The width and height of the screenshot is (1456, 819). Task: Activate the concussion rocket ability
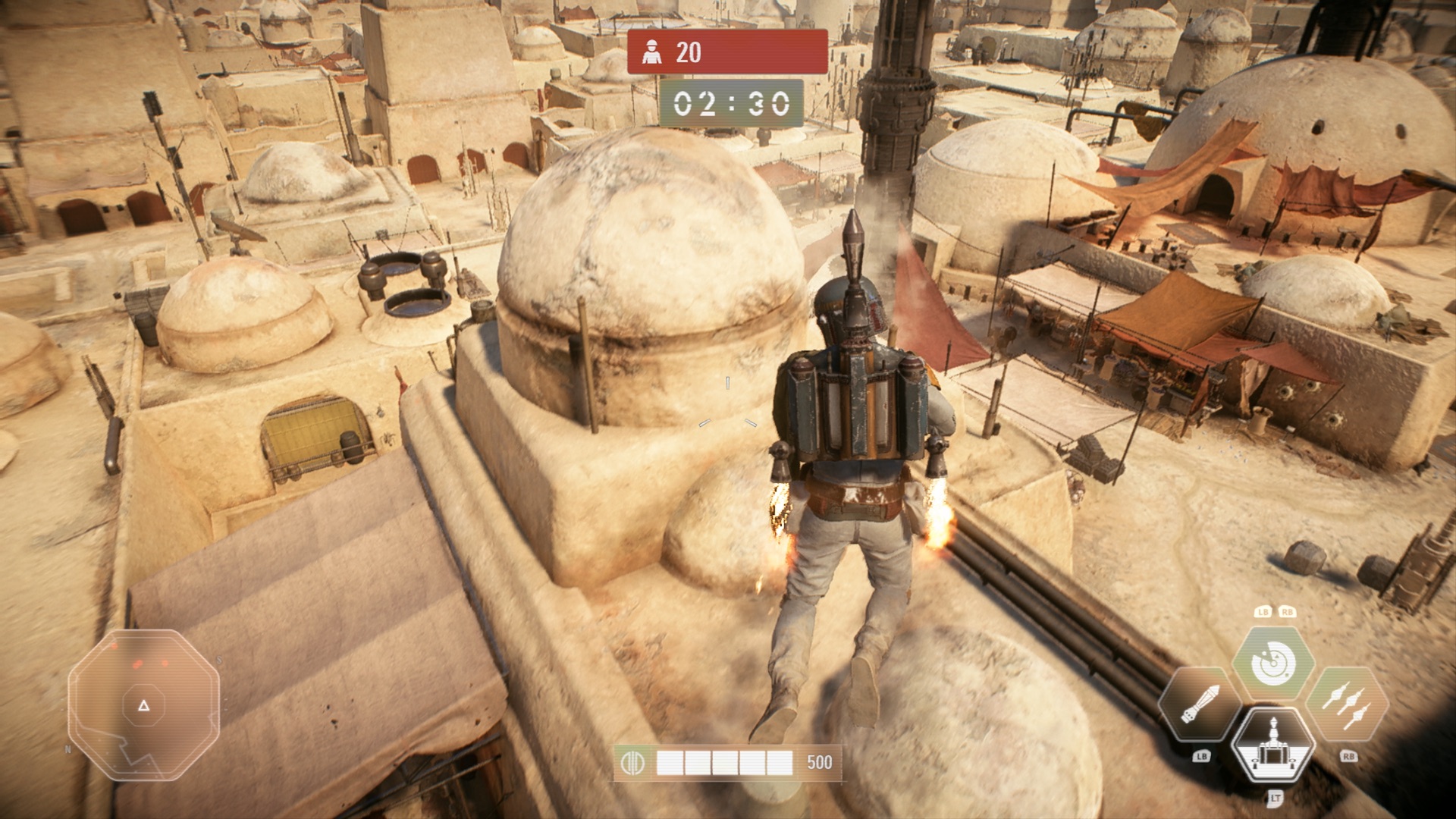point(1200,705)
